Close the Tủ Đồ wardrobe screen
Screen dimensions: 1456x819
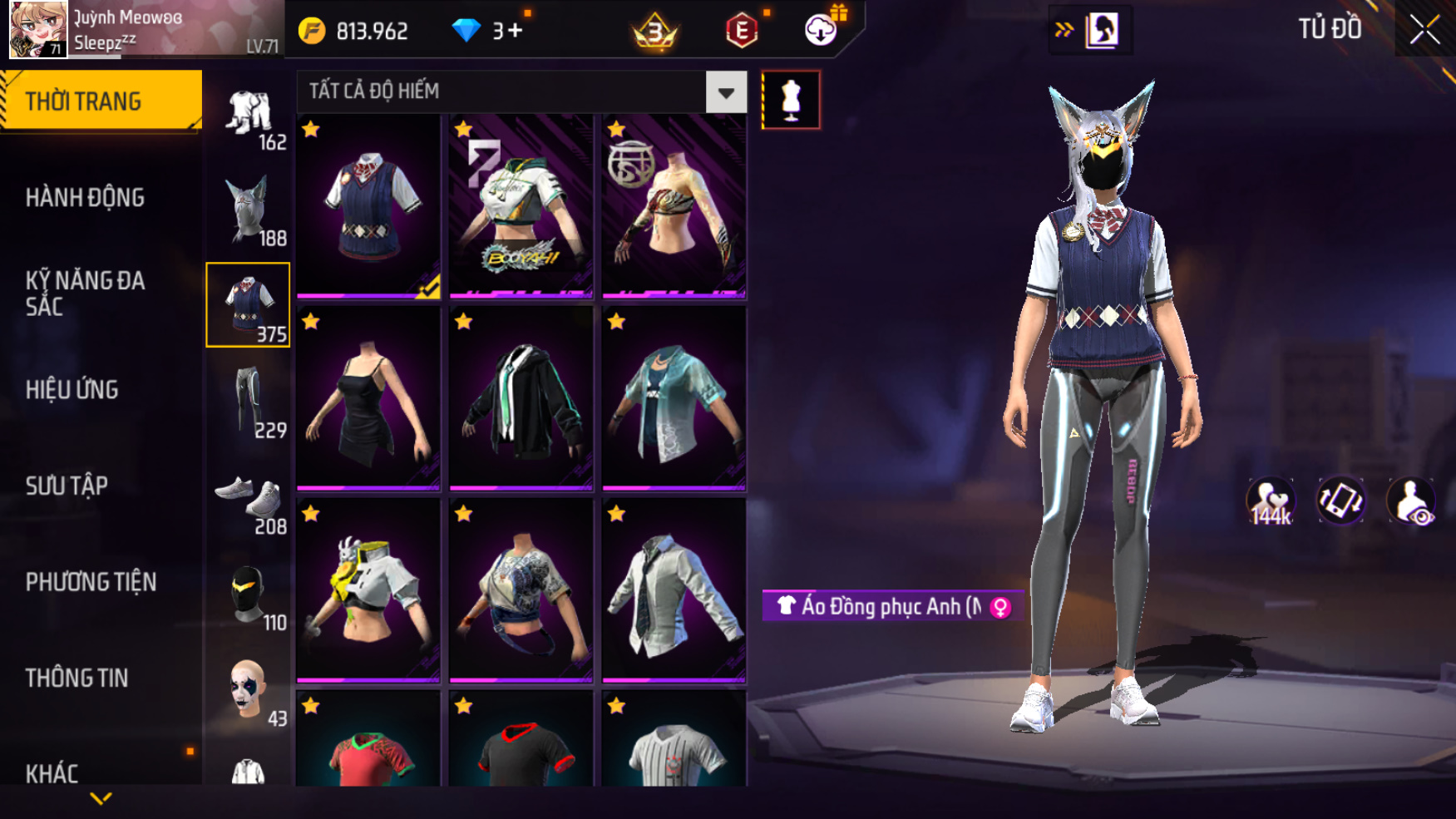(1424, 30)
